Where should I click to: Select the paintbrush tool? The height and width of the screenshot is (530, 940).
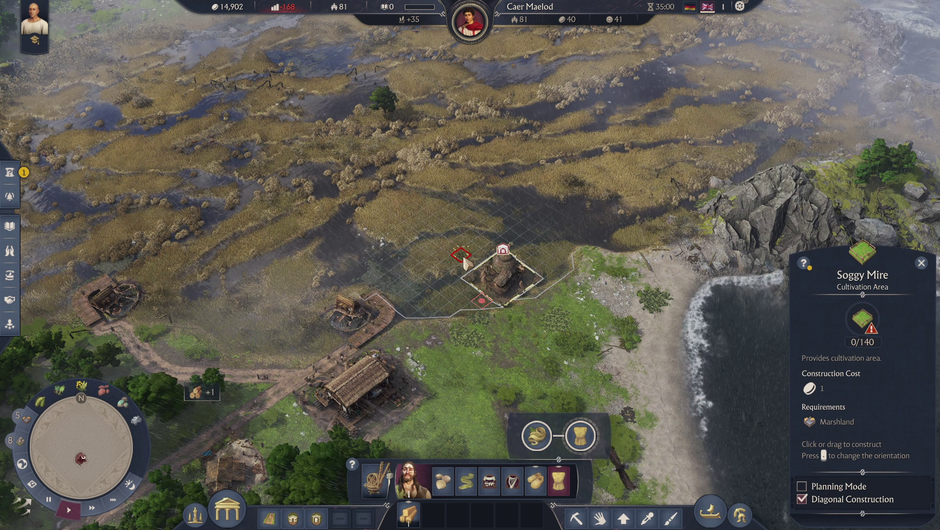[x=671, y=518]
